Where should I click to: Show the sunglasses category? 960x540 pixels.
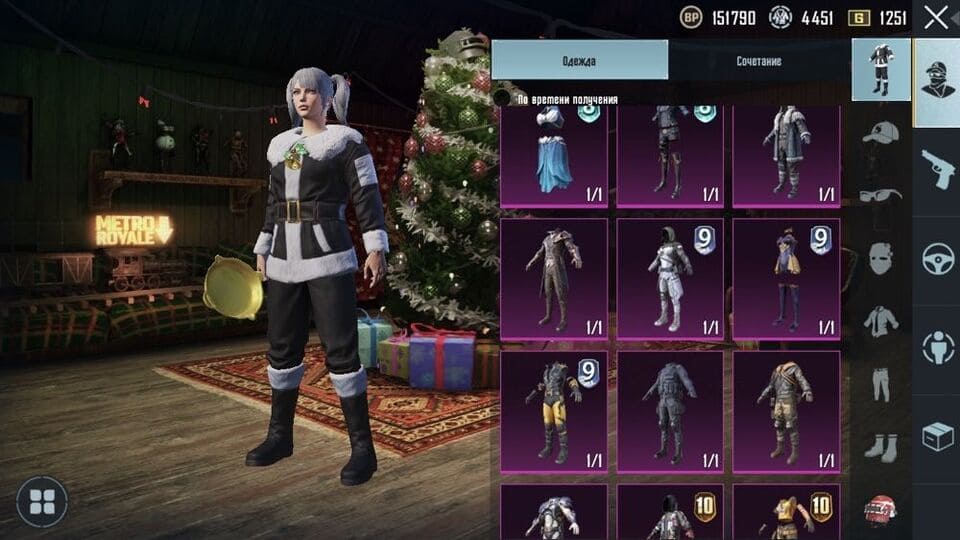click(x=881, y=197)
